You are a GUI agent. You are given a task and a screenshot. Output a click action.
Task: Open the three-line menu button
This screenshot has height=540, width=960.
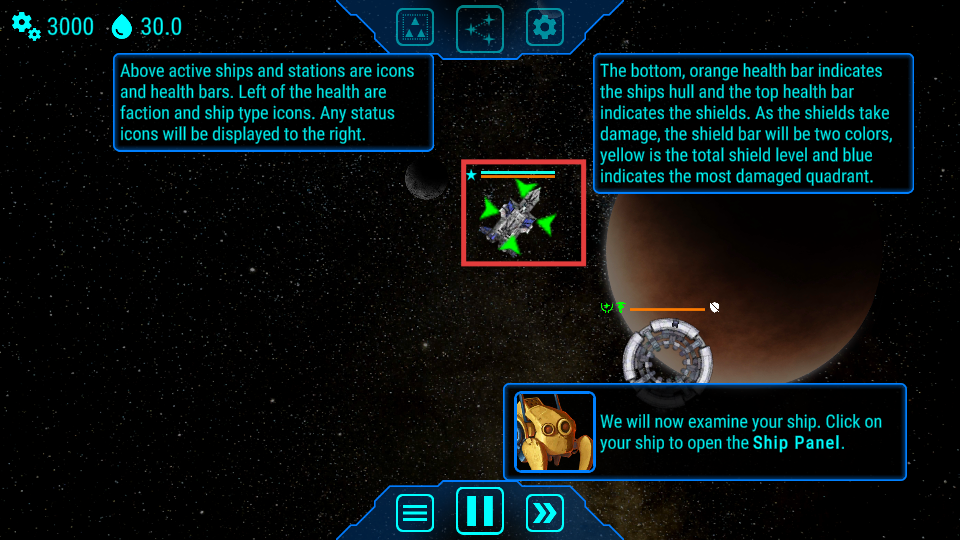(415, 513)
